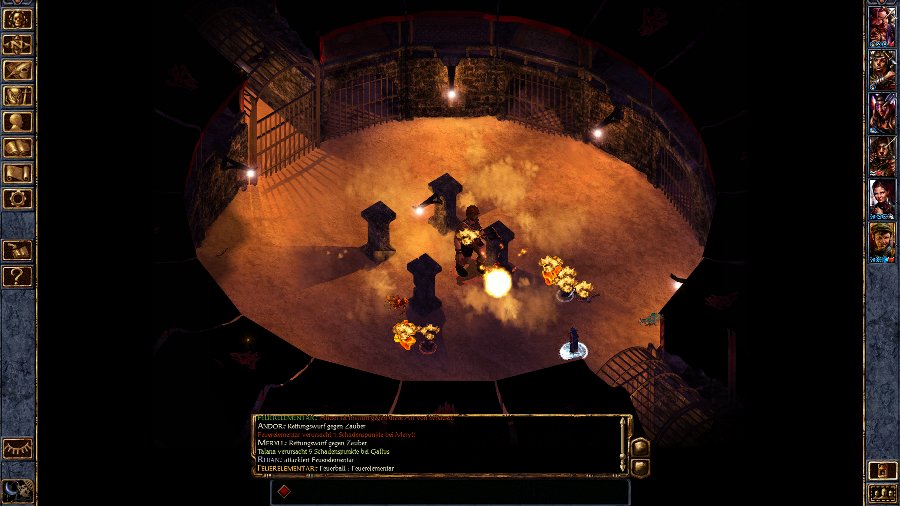Click the lower gold button beside message log
Screen dimensions: 900x506
pyautogui.click(x=641, y=466)
